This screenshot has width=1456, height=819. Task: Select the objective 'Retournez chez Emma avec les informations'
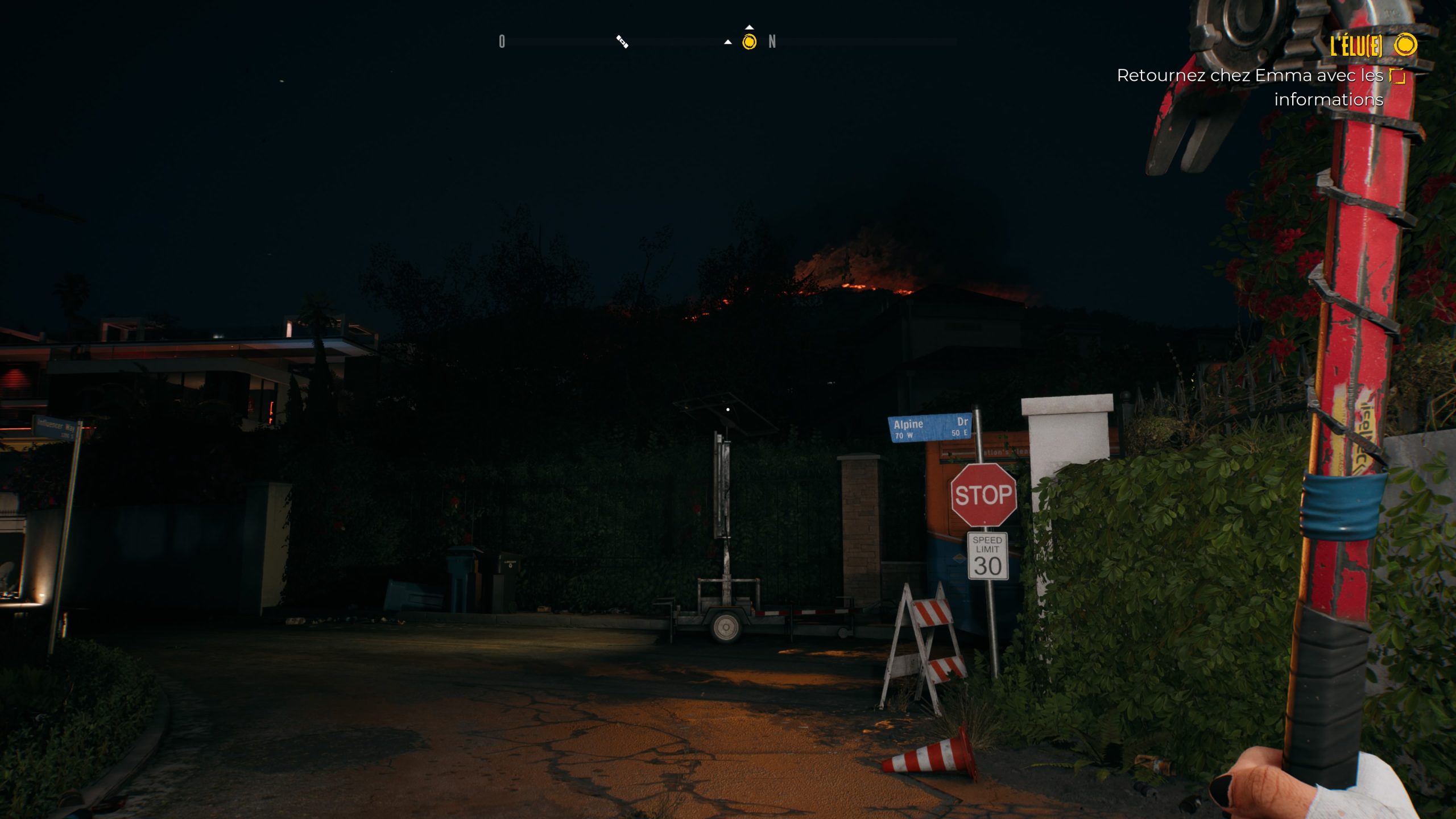point(1250,87)
